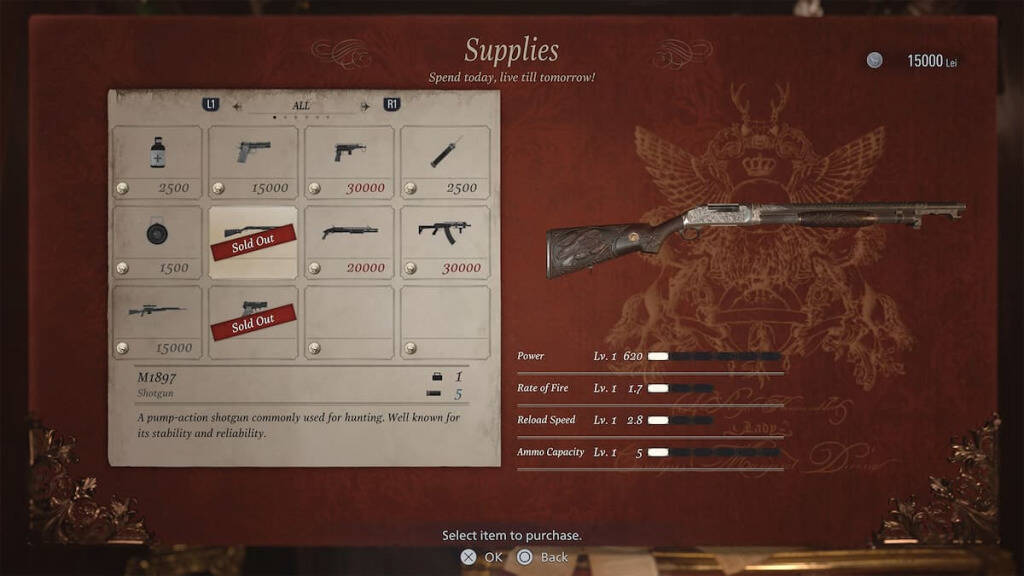
Task: Choose the sniper rifle for 15000
Action: 157,321
